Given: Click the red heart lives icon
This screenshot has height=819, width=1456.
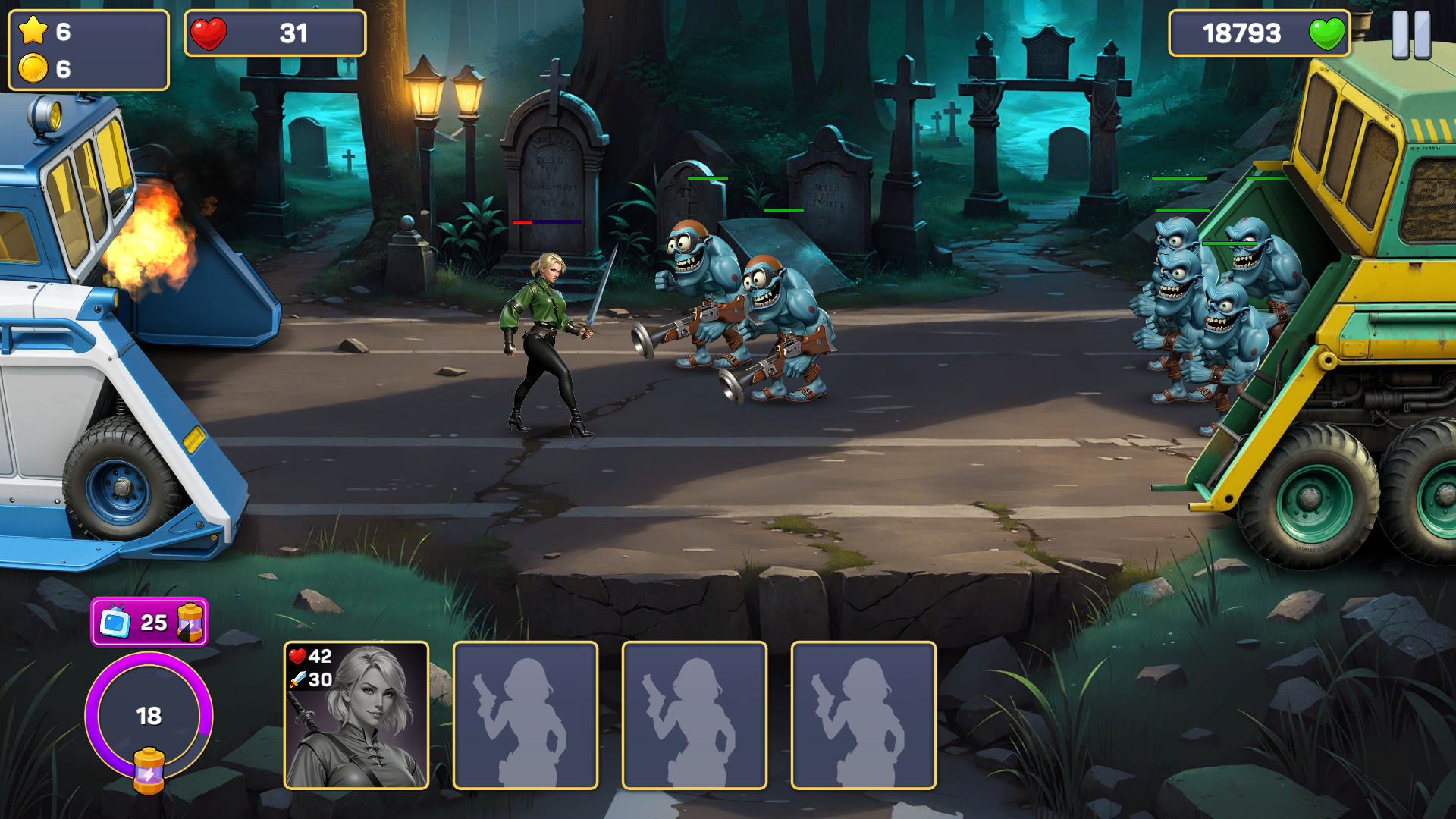Looking at the screenshot, I should pos(211,33).
